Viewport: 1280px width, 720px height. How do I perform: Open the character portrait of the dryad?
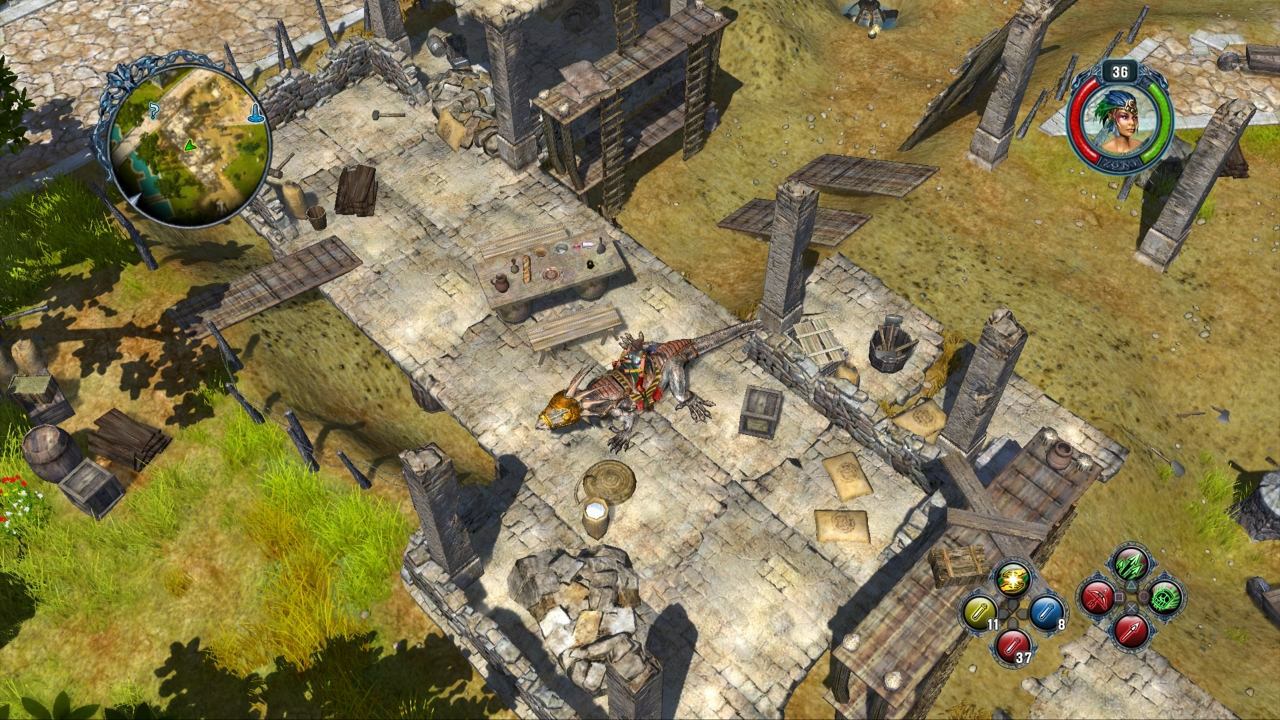[x=1123, y=120]
